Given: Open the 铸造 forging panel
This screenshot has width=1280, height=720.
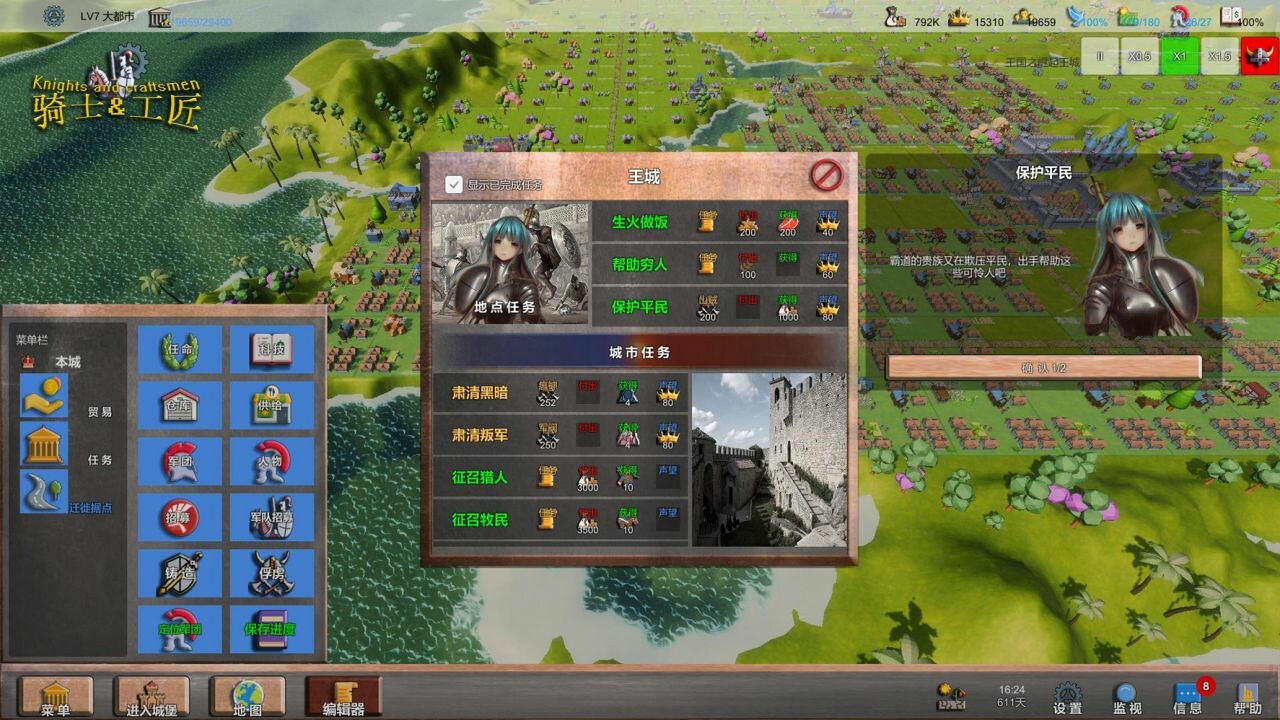Looking at the screenshot, I should coord(178,572).
